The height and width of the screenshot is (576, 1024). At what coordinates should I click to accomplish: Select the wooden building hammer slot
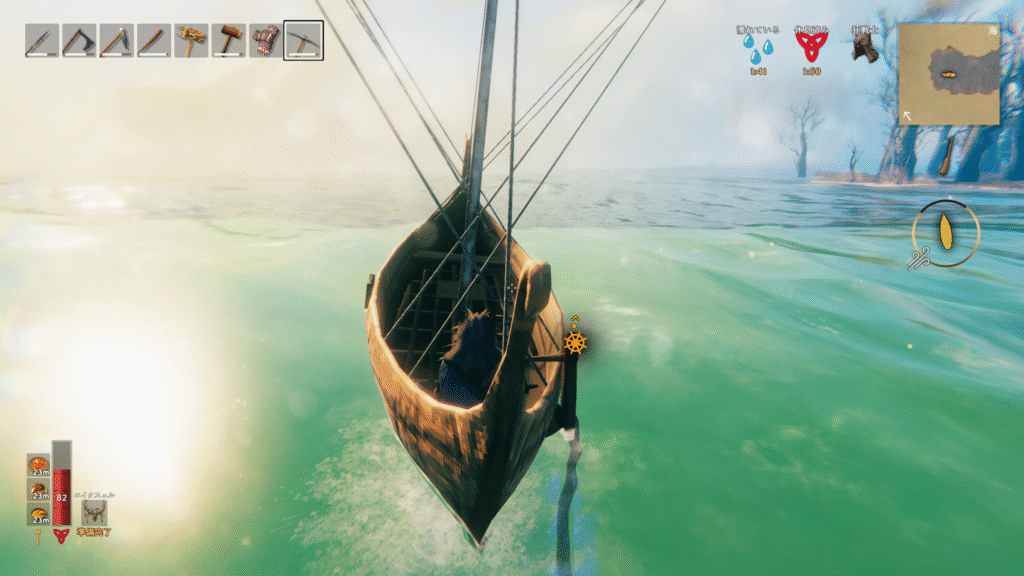(x=229, y=41)
